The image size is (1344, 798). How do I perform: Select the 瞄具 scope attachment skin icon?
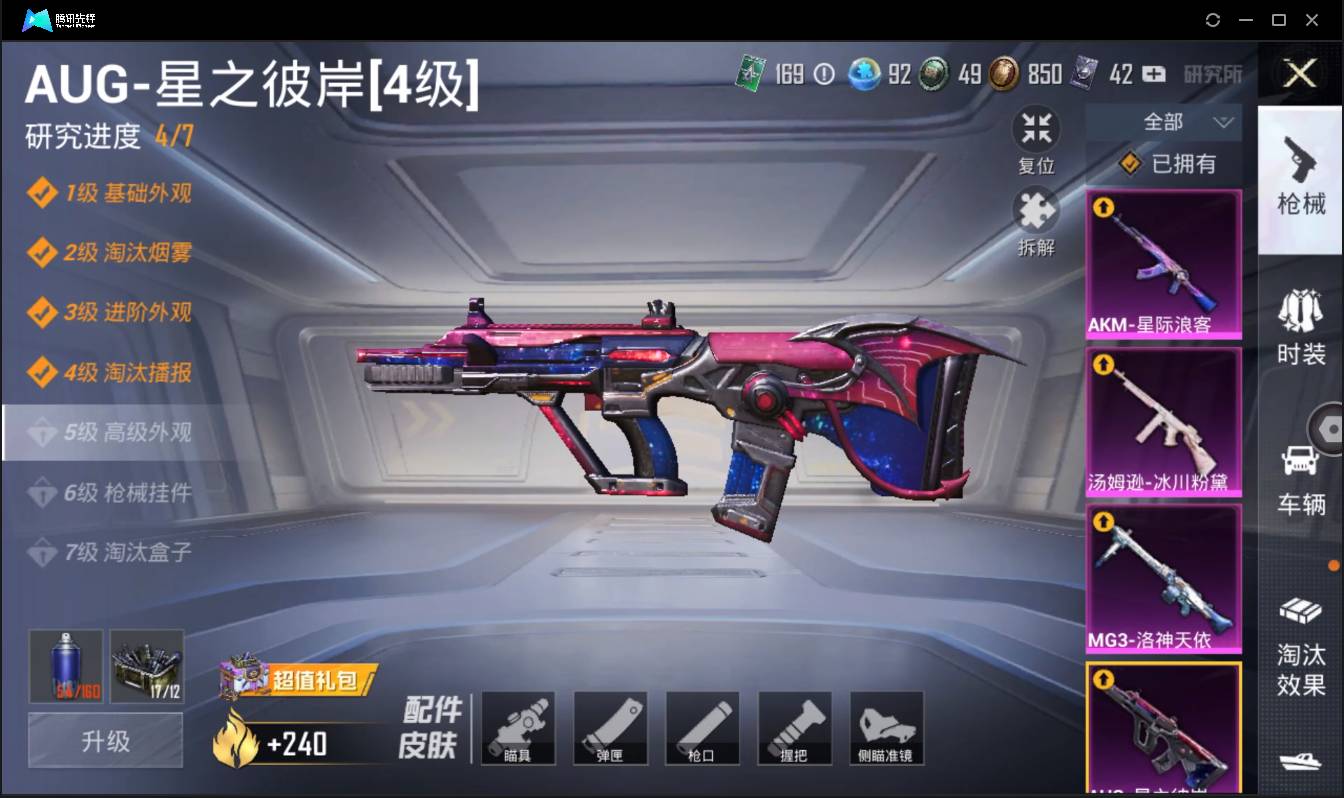click(x=518, y=727)
